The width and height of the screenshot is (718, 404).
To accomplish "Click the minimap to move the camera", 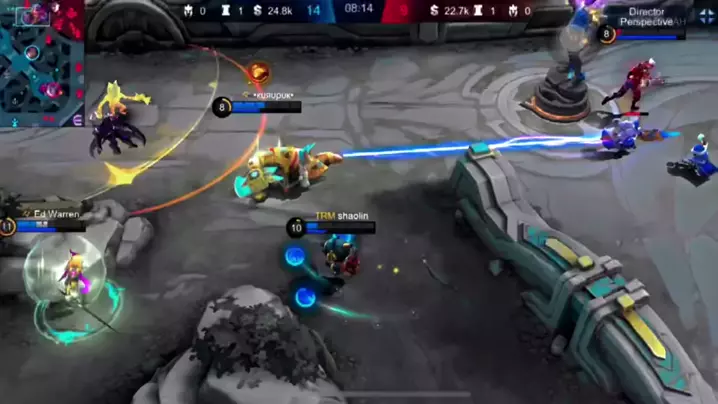I will pyautogui.click(x=41, y=64).
